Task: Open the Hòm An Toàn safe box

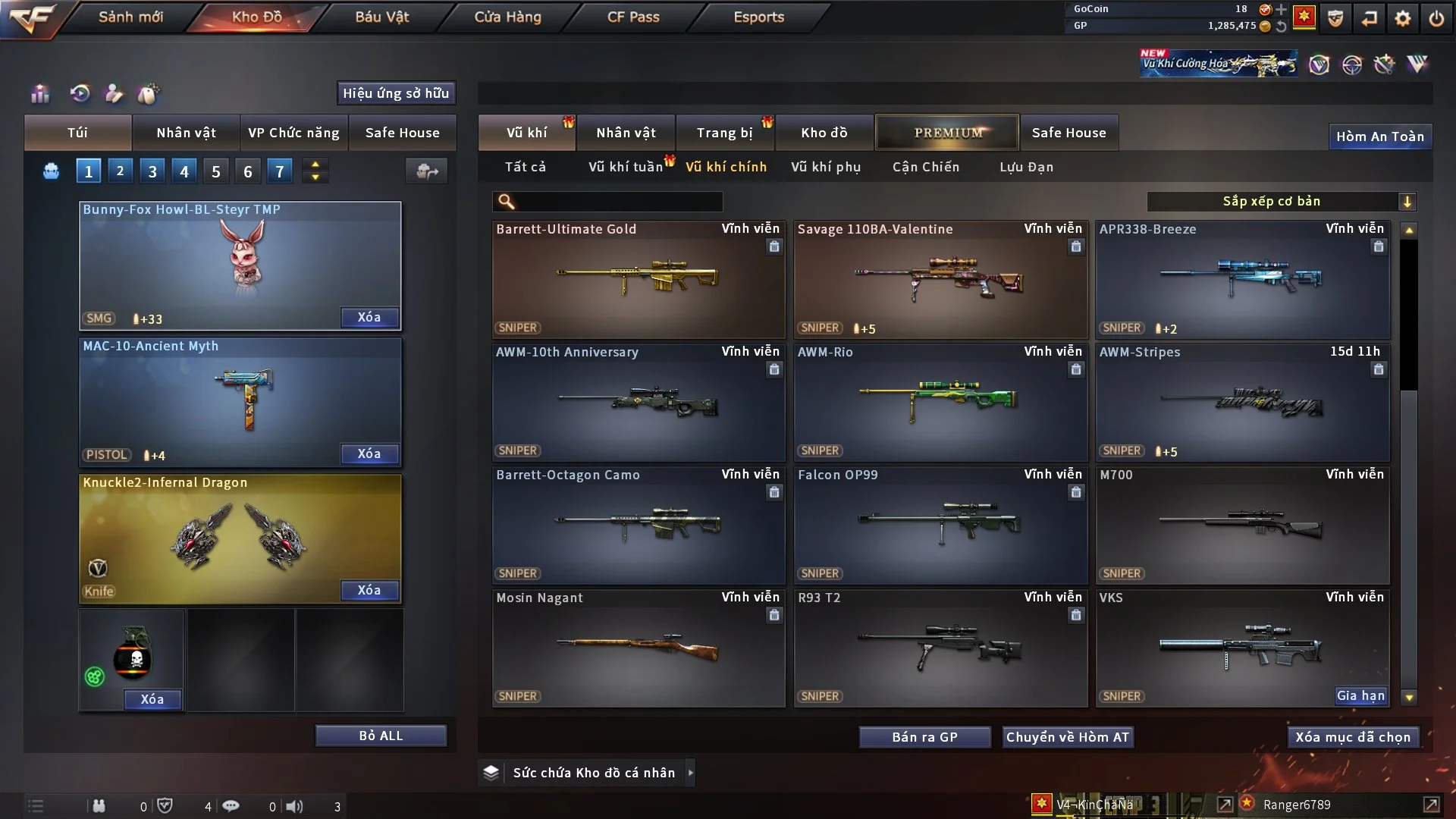Action: click(x=1379, y=136)
